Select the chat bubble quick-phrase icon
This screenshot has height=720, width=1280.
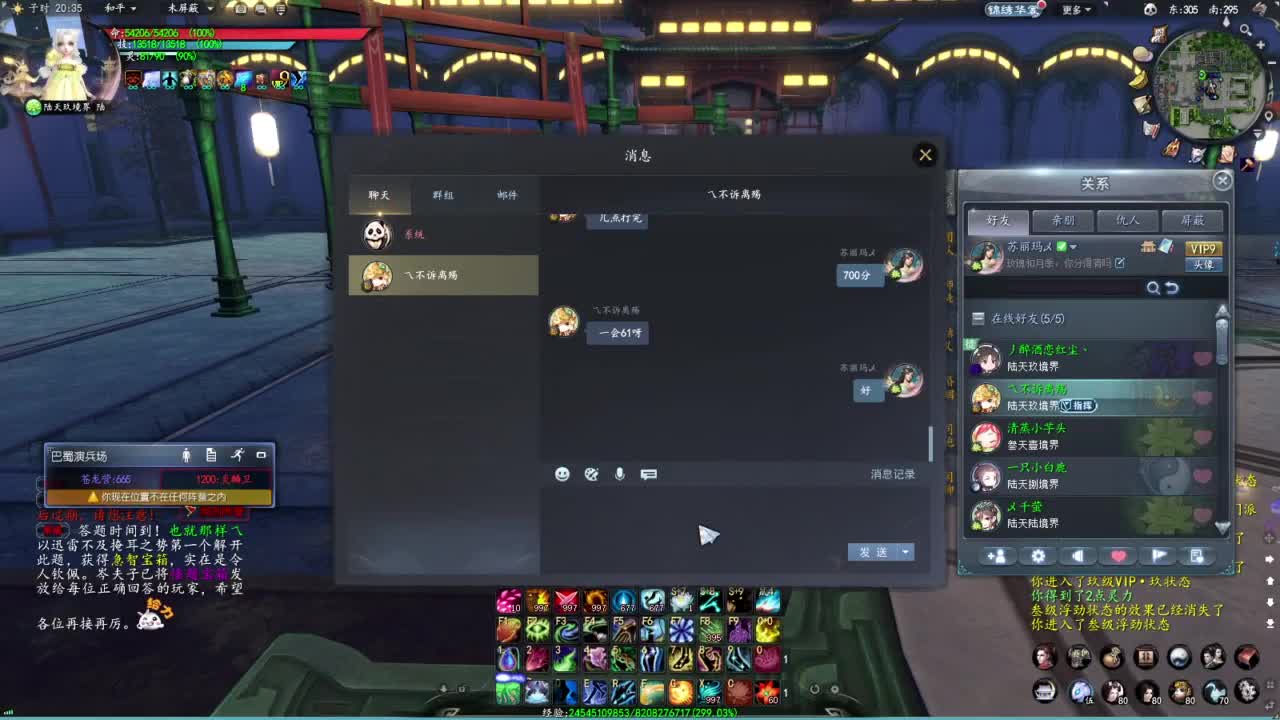click(x=648, y=475)
